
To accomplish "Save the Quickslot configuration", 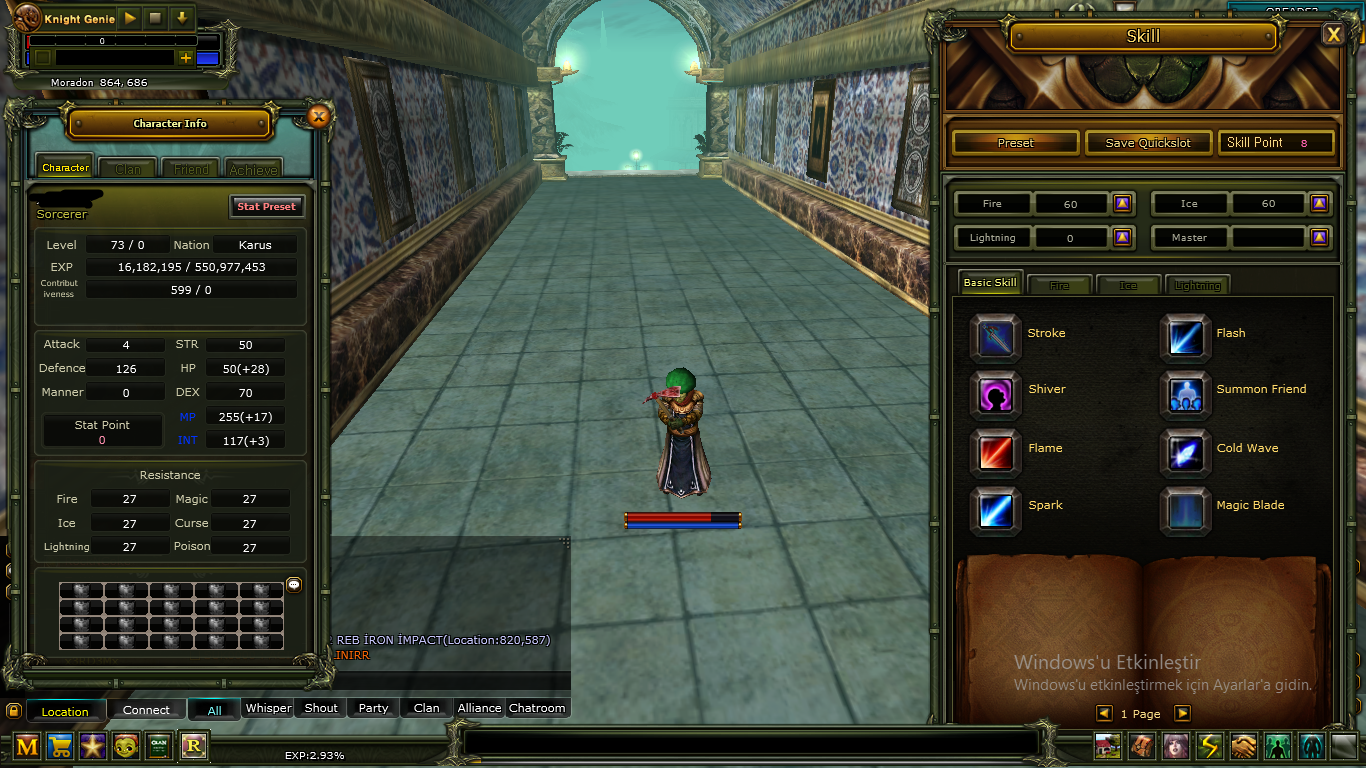I will 1148,143.
